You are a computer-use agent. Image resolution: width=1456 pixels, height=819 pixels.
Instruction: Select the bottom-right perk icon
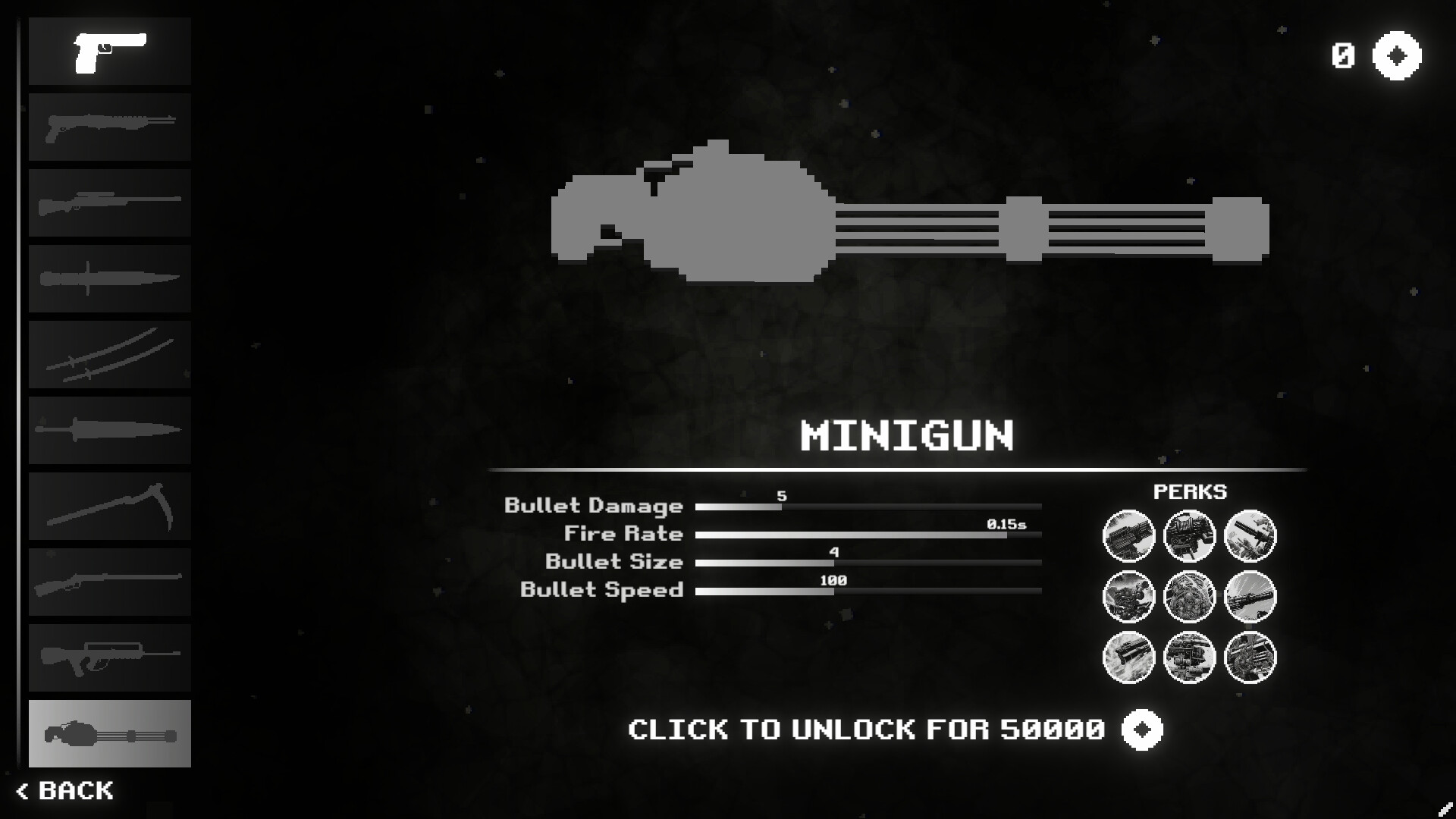[x=1250, y=657]
